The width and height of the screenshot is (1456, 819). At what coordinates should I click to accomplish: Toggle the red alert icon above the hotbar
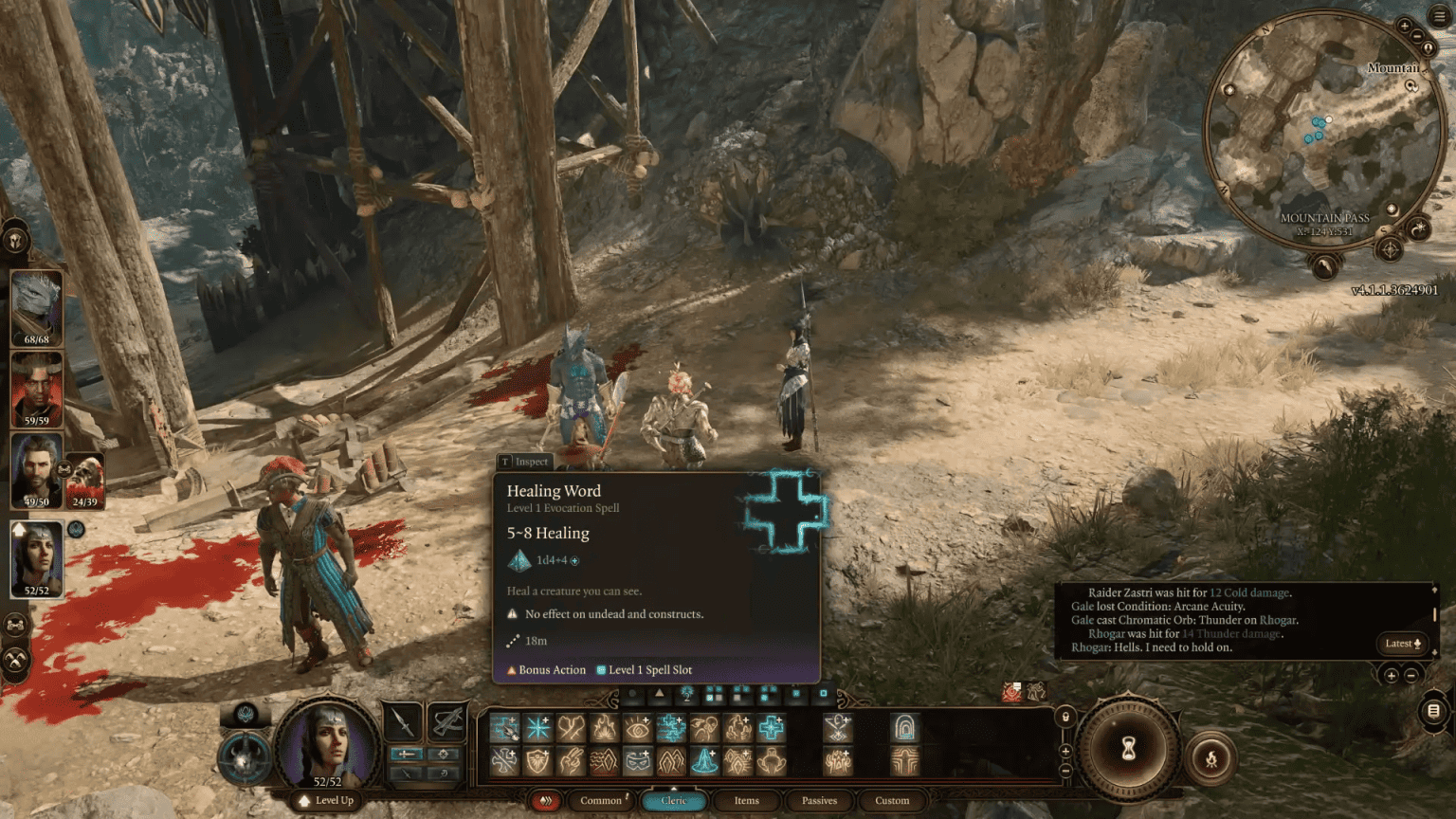1009,693
